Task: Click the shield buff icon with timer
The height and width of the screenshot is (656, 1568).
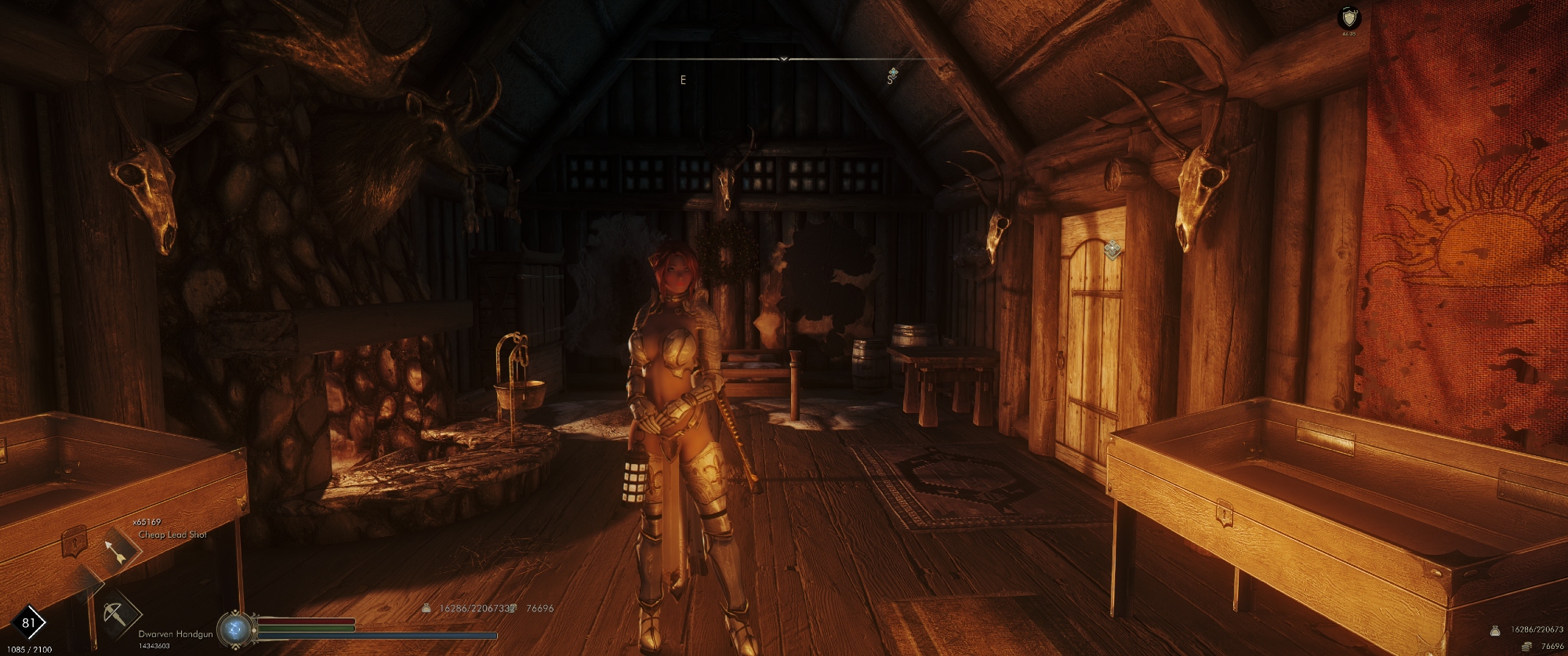Action: (1349, 18)
